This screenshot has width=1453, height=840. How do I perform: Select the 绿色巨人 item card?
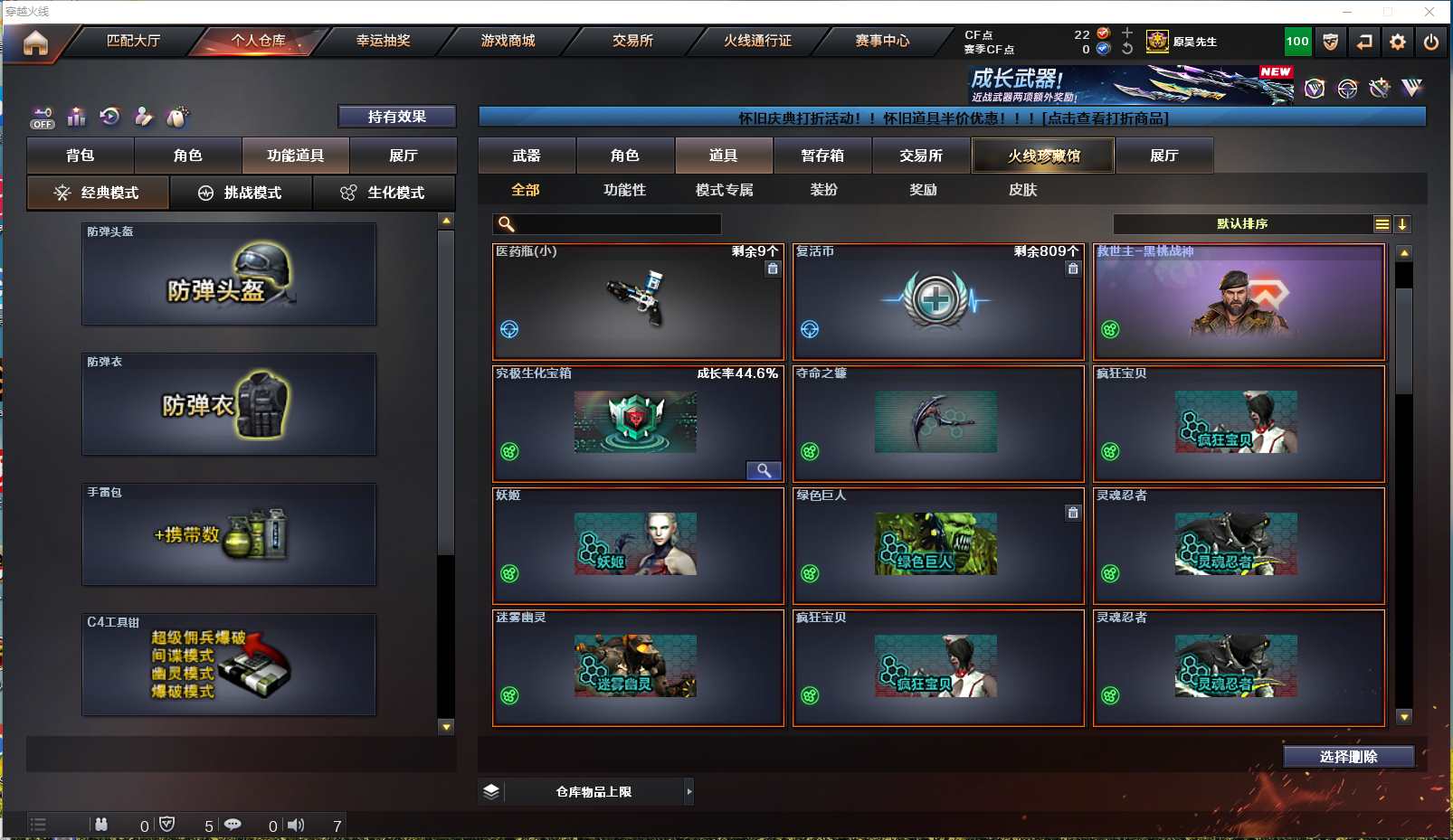tap(937, 545)
